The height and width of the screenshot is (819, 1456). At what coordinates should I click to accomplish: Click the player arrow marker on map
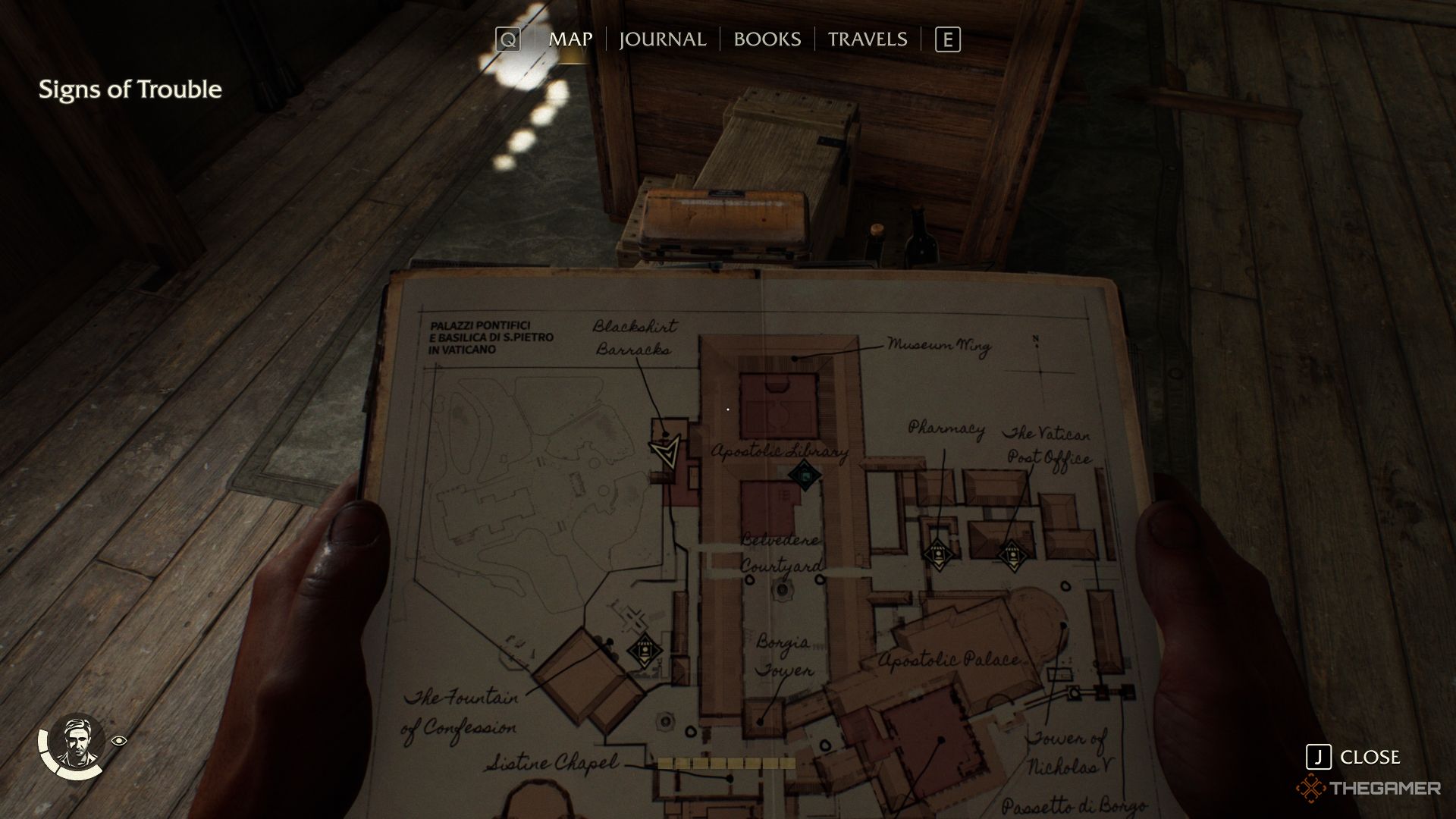666,453
